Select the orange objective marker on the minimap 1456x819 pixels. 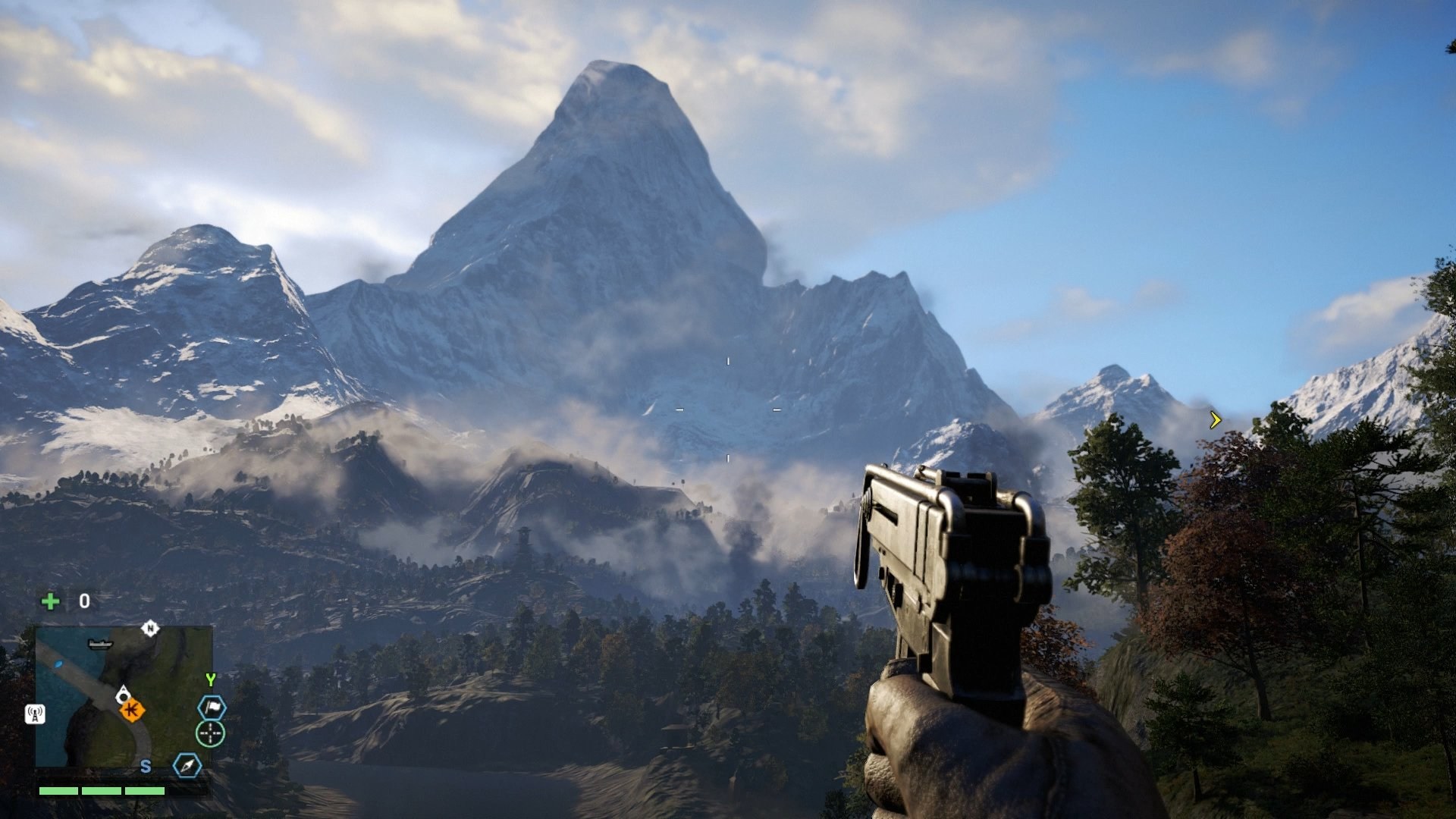tap(132, 709)
